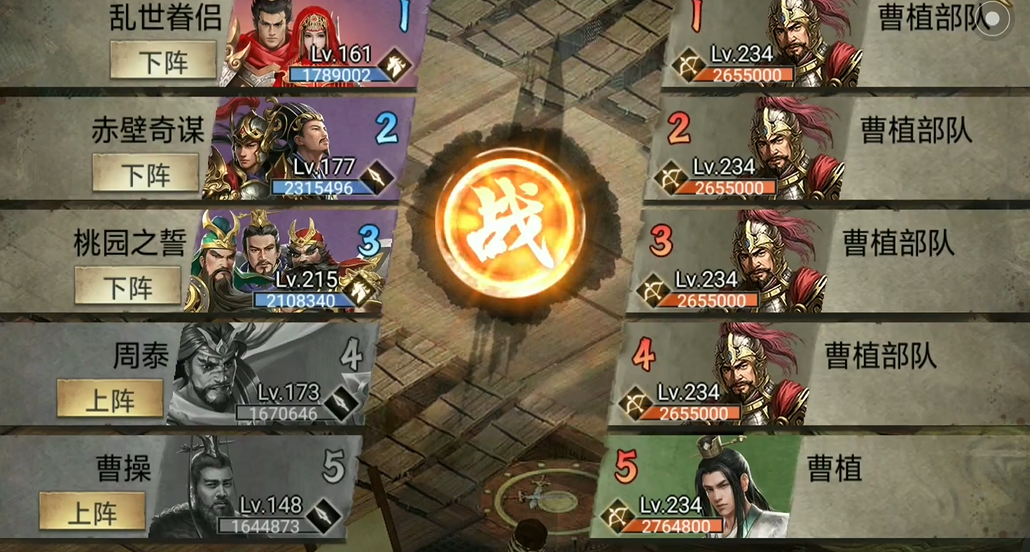Tap the circular screen recorder overlay button
This screenshot has height=552, width=1030.
click(994, 22)
